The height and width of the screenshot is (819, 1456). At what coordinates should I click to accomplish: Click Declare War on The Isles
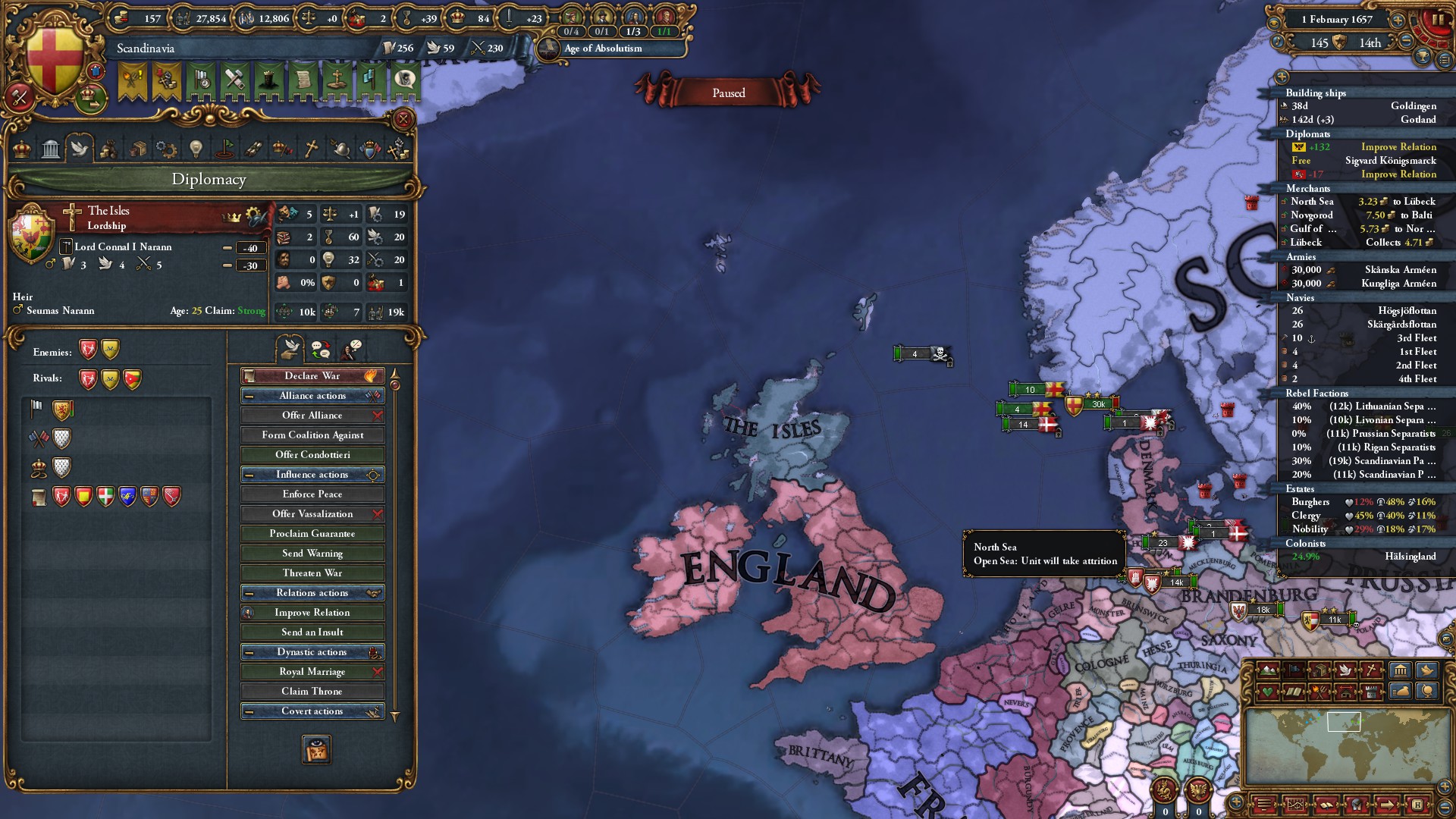[312, 375]
